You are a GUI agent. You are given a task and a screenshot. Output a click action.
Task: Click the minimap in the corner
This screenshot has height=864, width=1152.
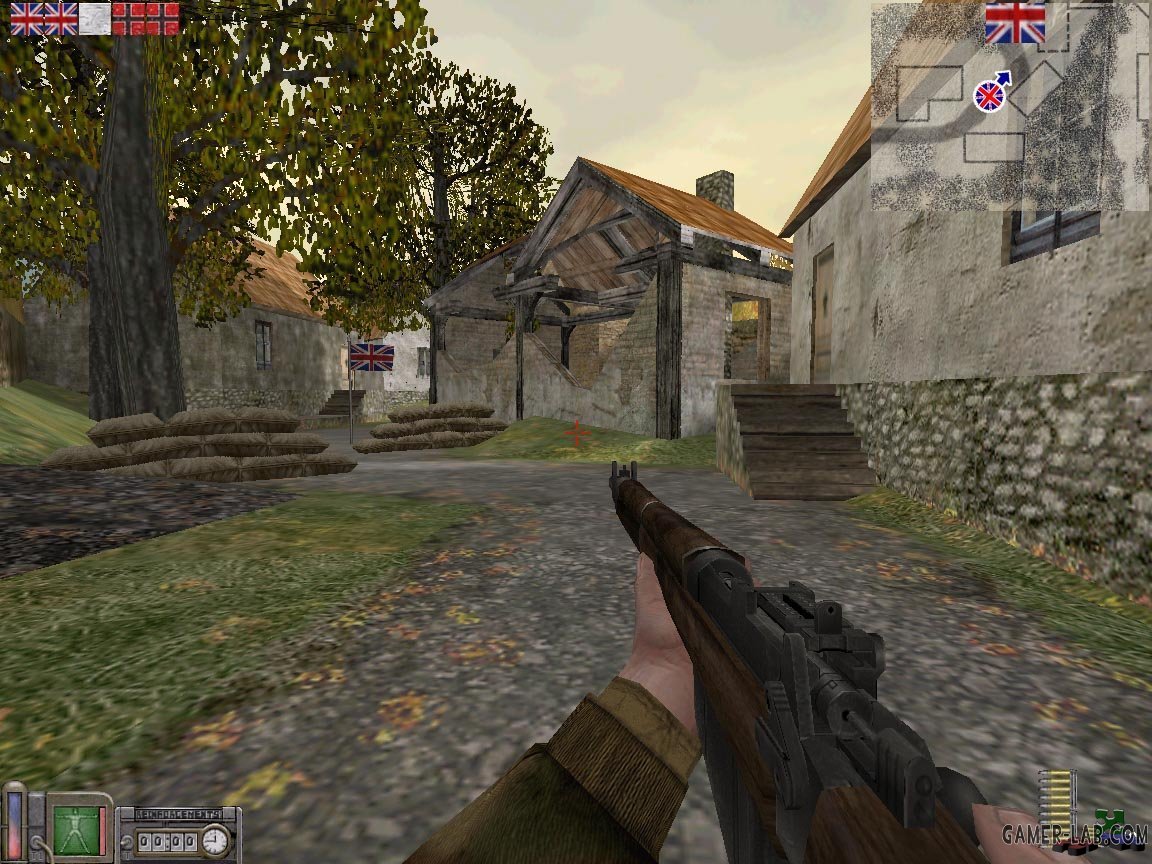1010,106
